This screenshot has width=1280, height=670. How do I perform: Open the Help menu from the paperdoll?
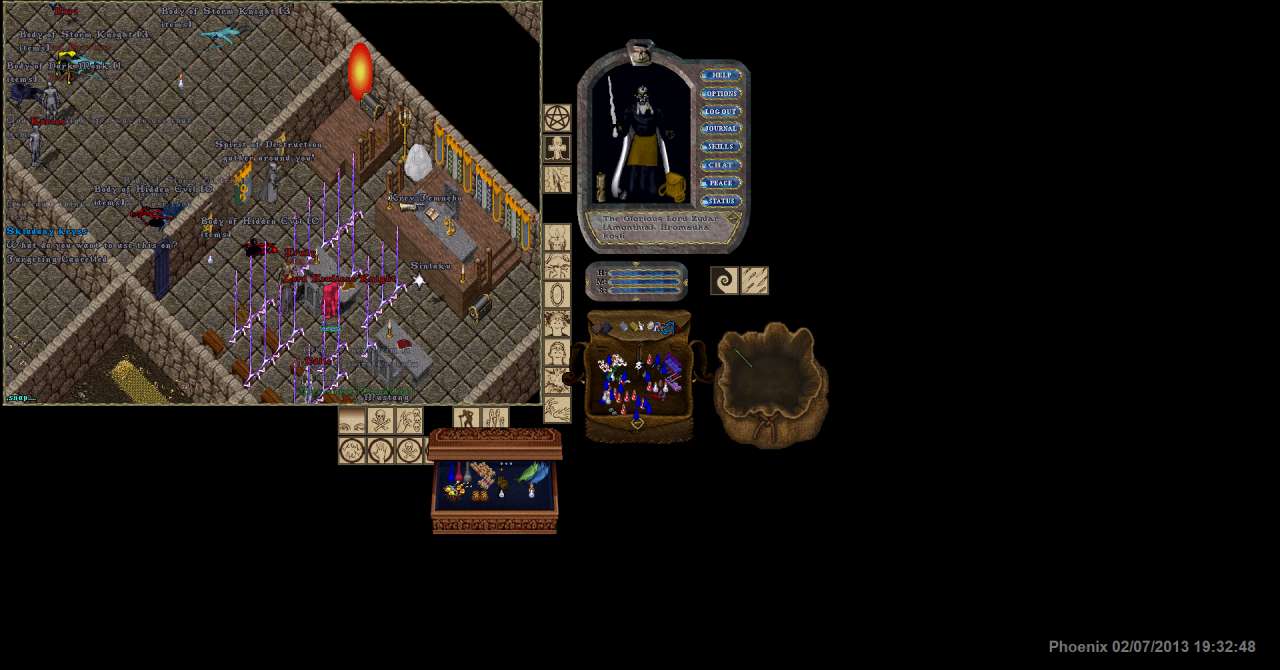point(720,75)
